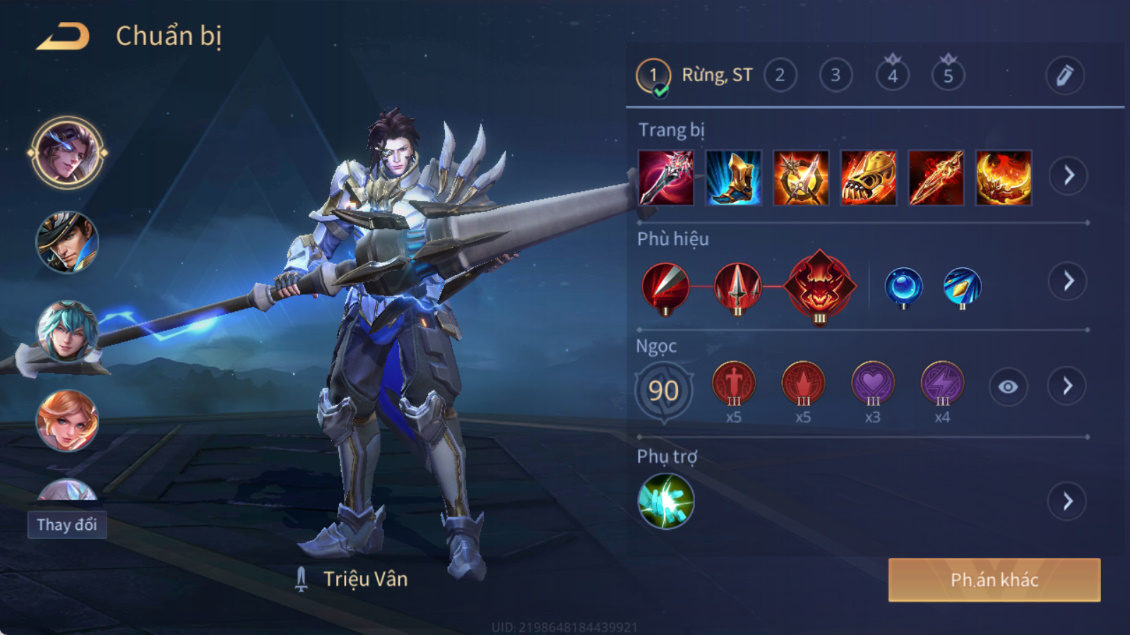Toggle the Ngọc rune eye view
Screen dimensions: 1130x635
(x=1008, y=386)
